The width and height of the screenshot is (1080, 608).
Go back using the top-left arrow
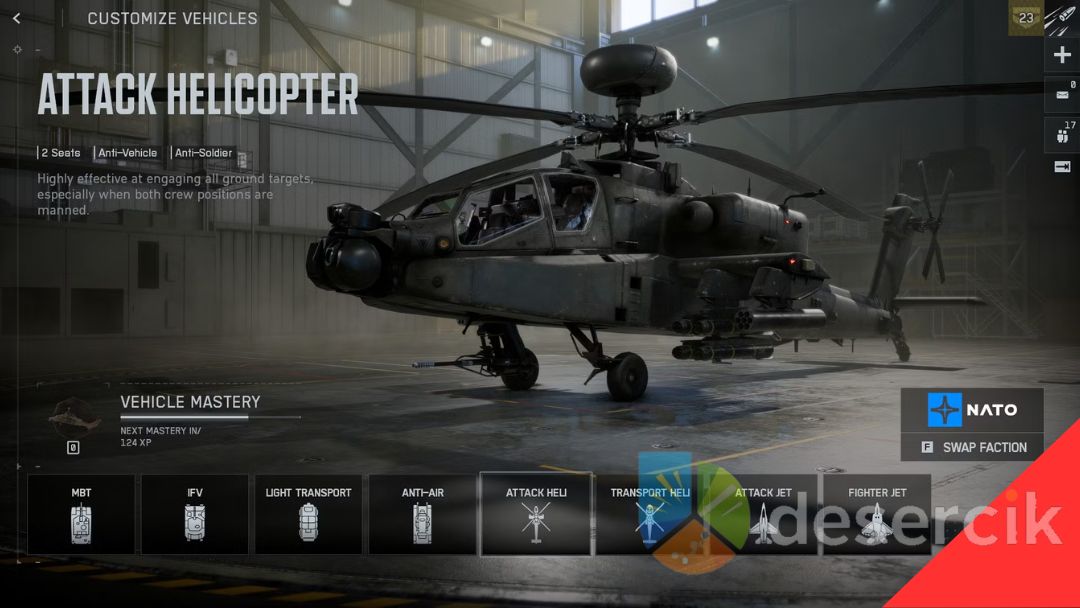pos(16,18)
